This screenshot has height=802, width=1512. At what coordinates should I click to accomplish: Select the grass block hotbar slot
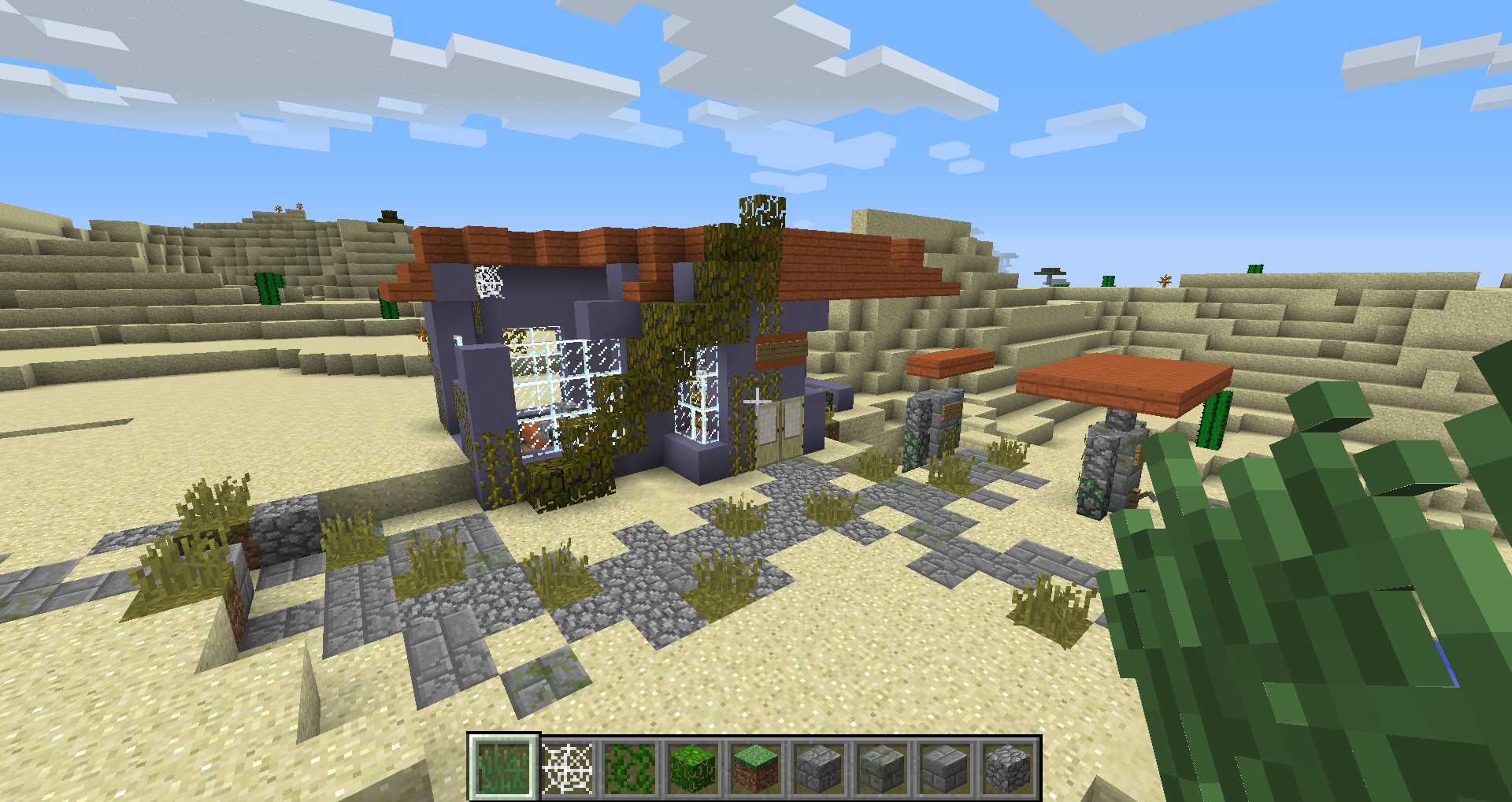point(756,768)
